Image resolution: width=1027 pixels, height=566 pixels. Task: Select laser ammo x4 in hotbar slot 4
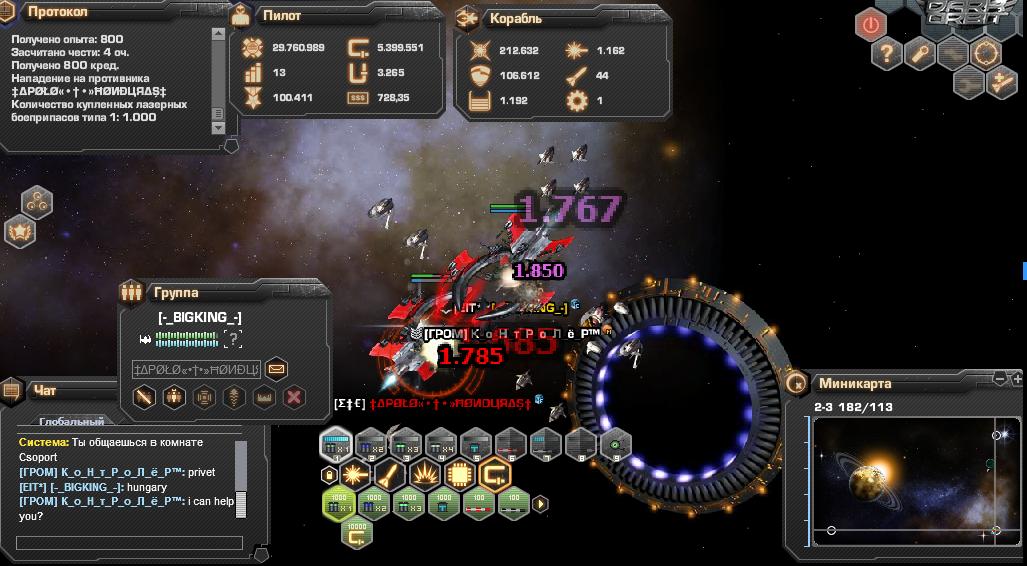[440, 444]
